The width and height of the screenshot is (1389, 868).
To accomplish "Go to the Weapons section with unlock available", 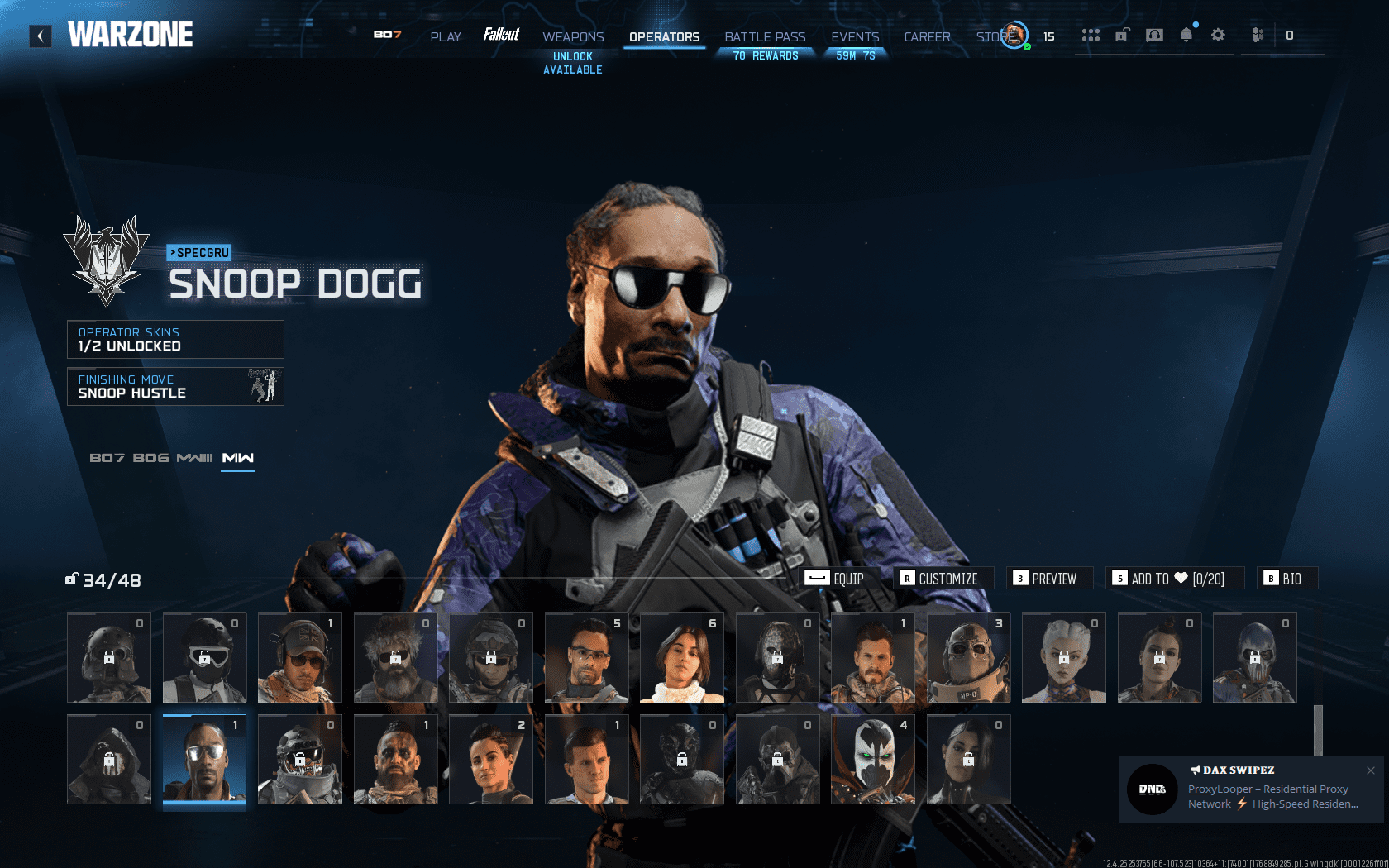I will pos(573,36).
